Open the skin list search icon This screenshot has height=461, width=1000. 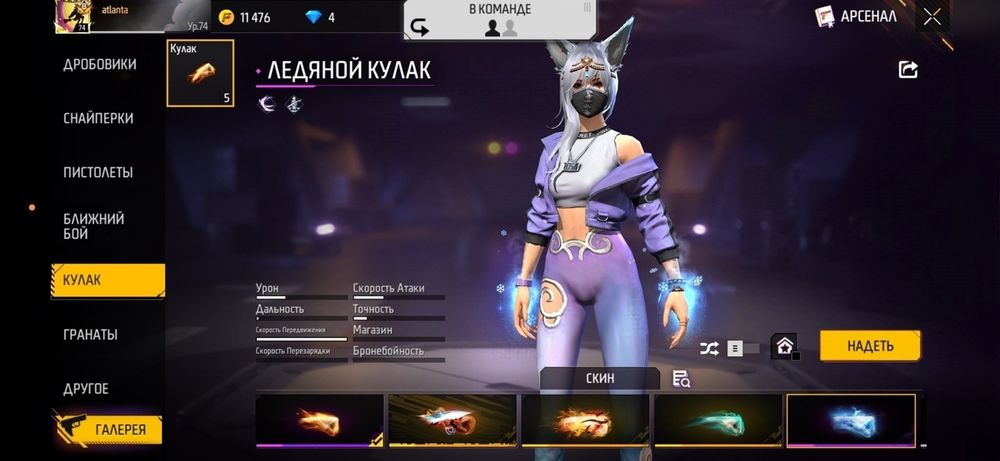pyautogui.click(x=681, y=378)
